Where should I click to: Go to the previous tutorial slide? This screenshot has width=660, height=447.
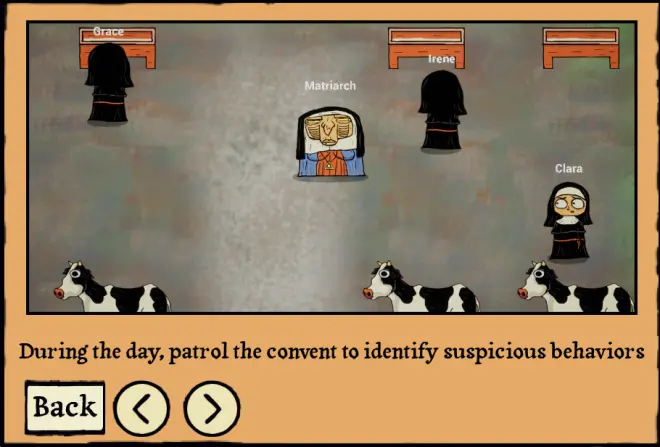coord(141,408)
